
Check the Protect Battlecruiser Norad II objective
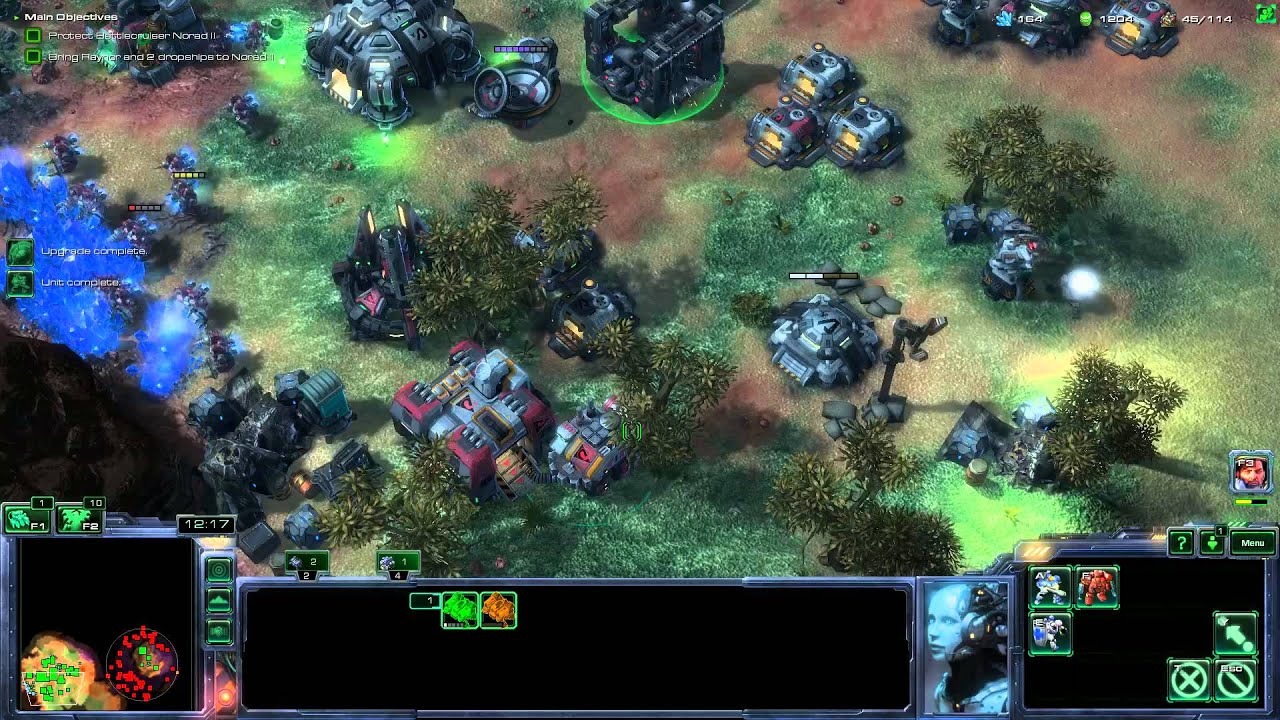click(33, 36)
